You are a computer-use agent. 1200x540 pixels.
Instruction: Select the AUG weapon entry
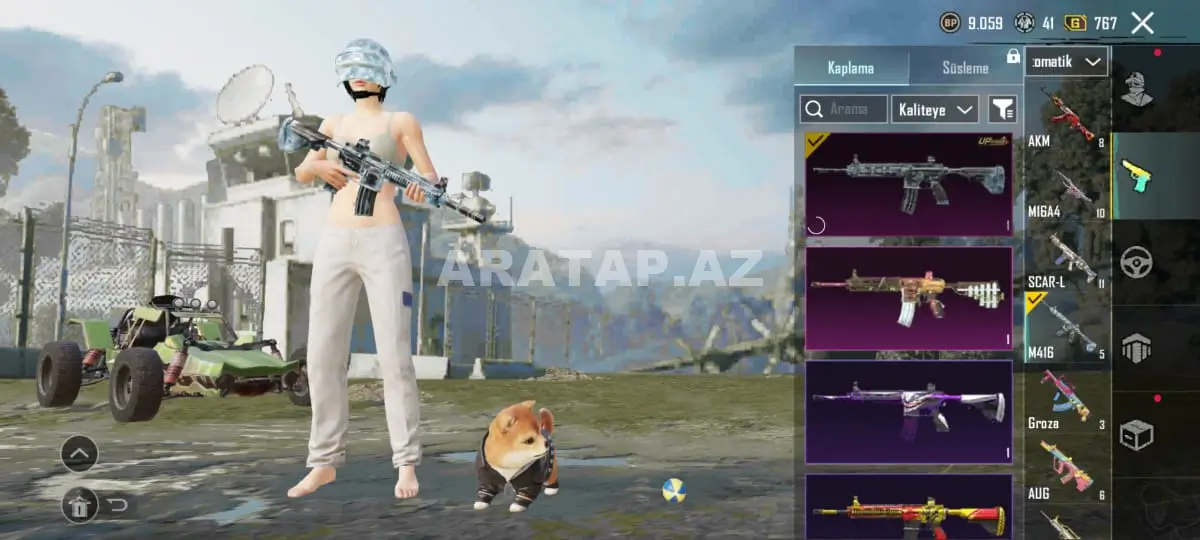coord(1066,470)
